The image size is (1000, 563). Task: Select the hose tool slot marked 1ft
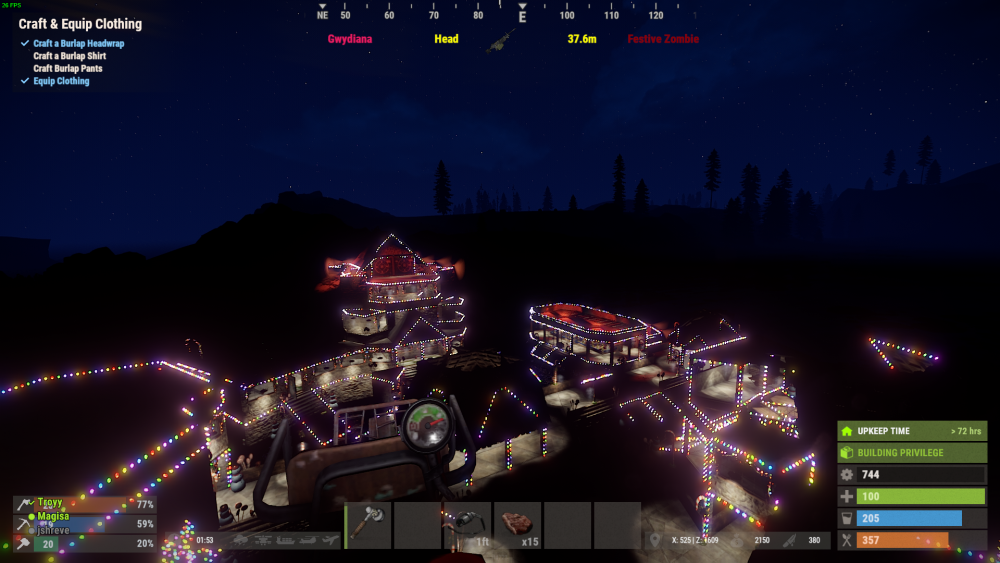(x=468, y=526)
